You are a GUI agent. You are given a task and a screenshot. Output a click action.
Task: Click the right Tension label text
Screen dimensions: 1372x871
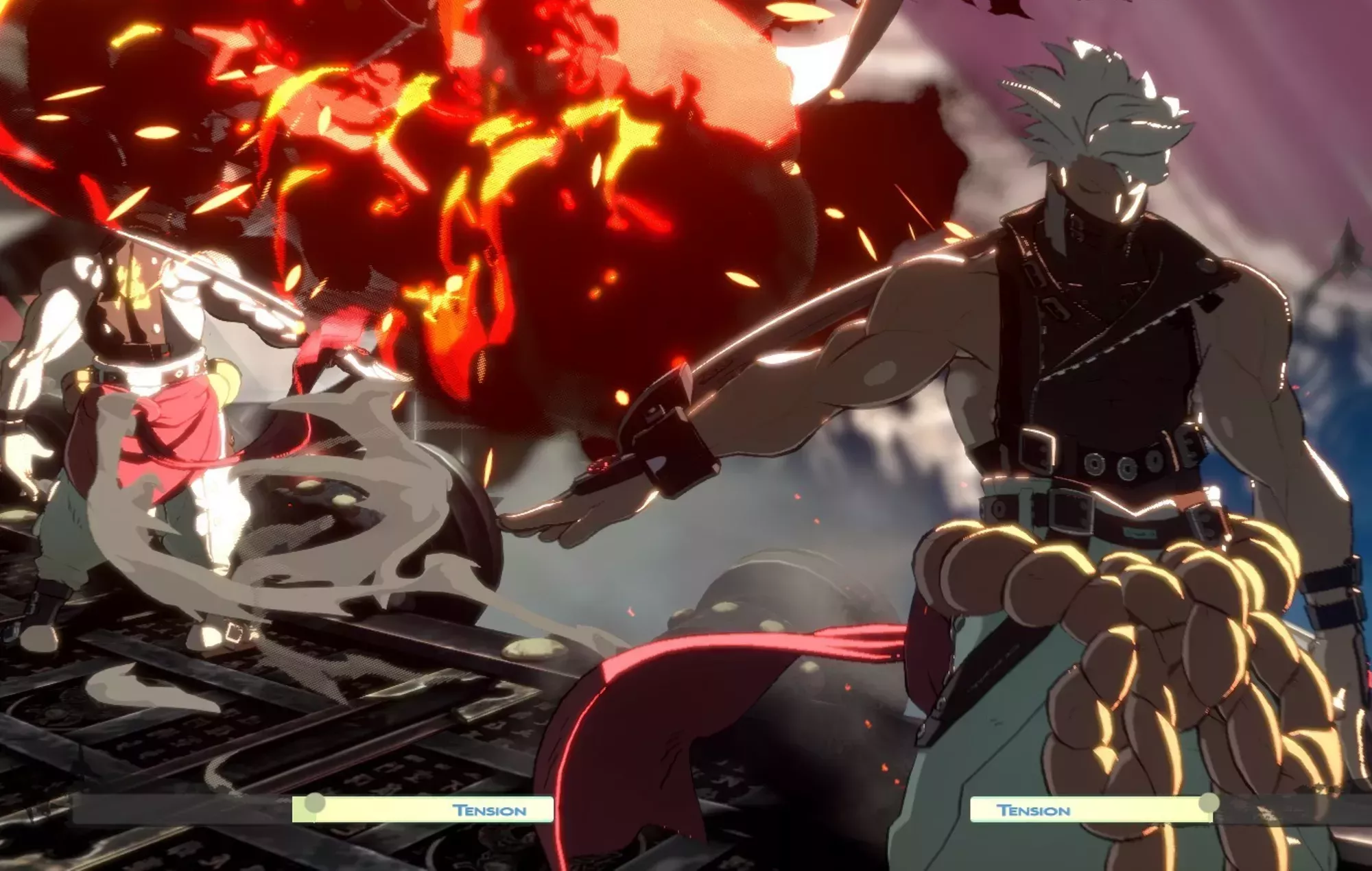point(1034,811)
